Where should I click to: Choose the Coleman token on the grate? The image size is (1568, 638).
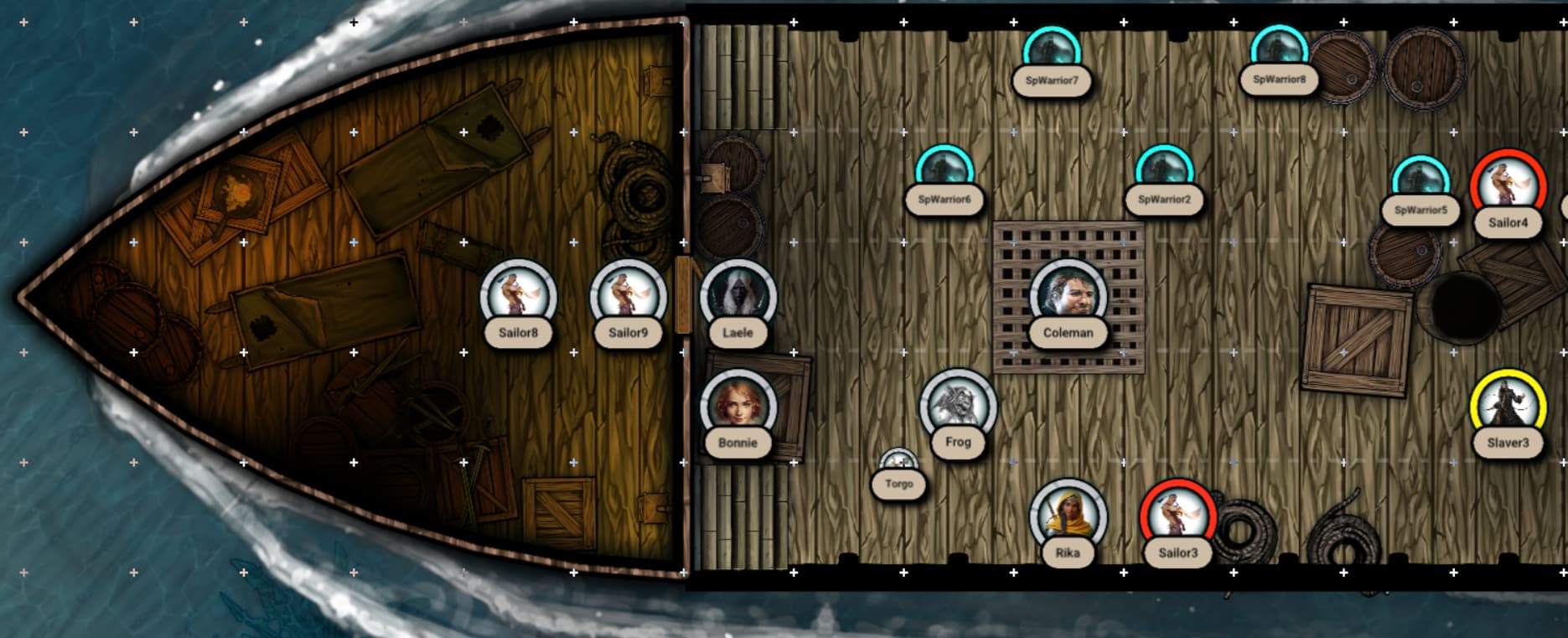click(x=1068, y=297)
